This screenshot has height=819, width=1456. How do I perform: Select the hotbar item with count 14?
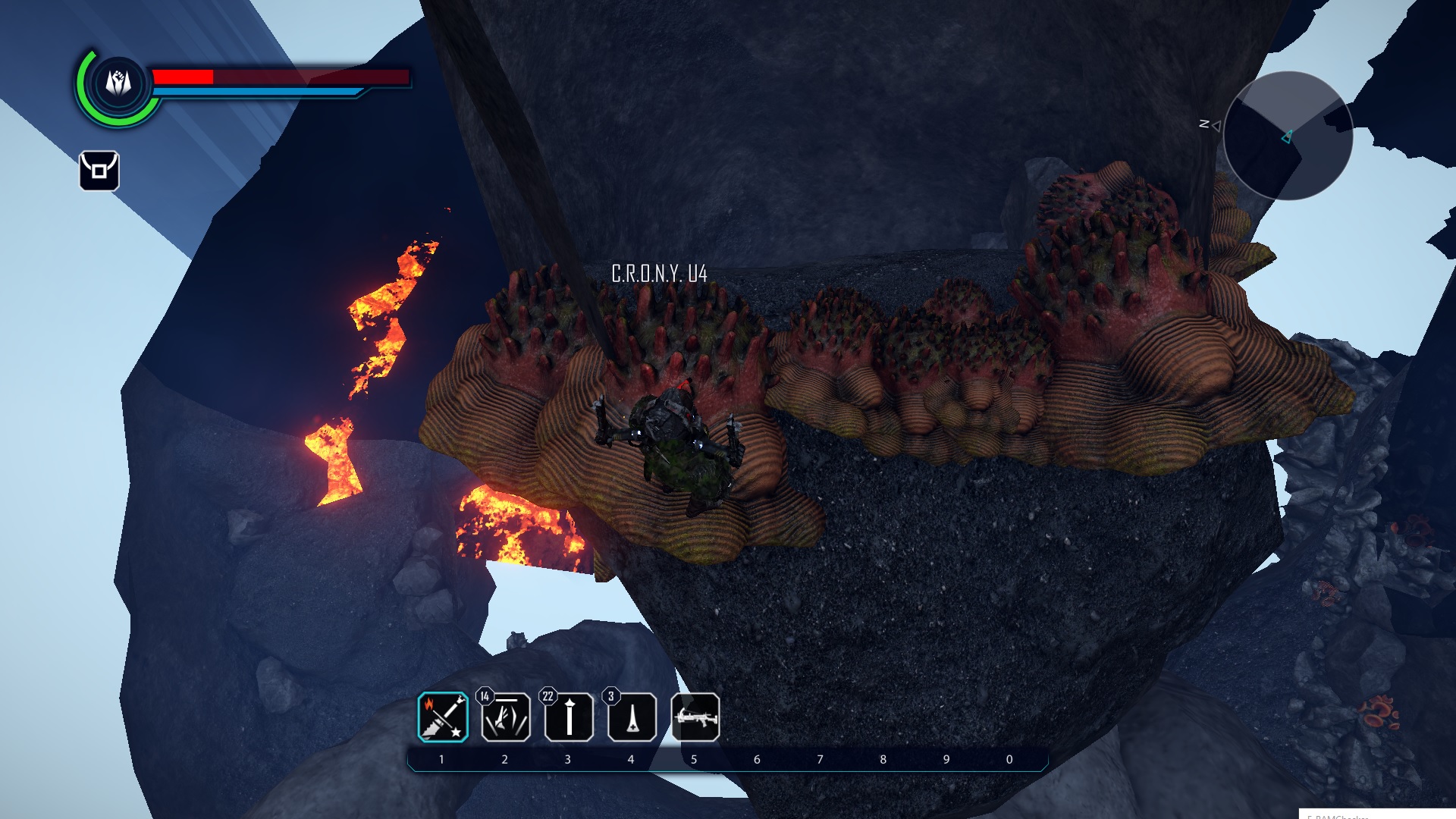click(x=506, y=717)
